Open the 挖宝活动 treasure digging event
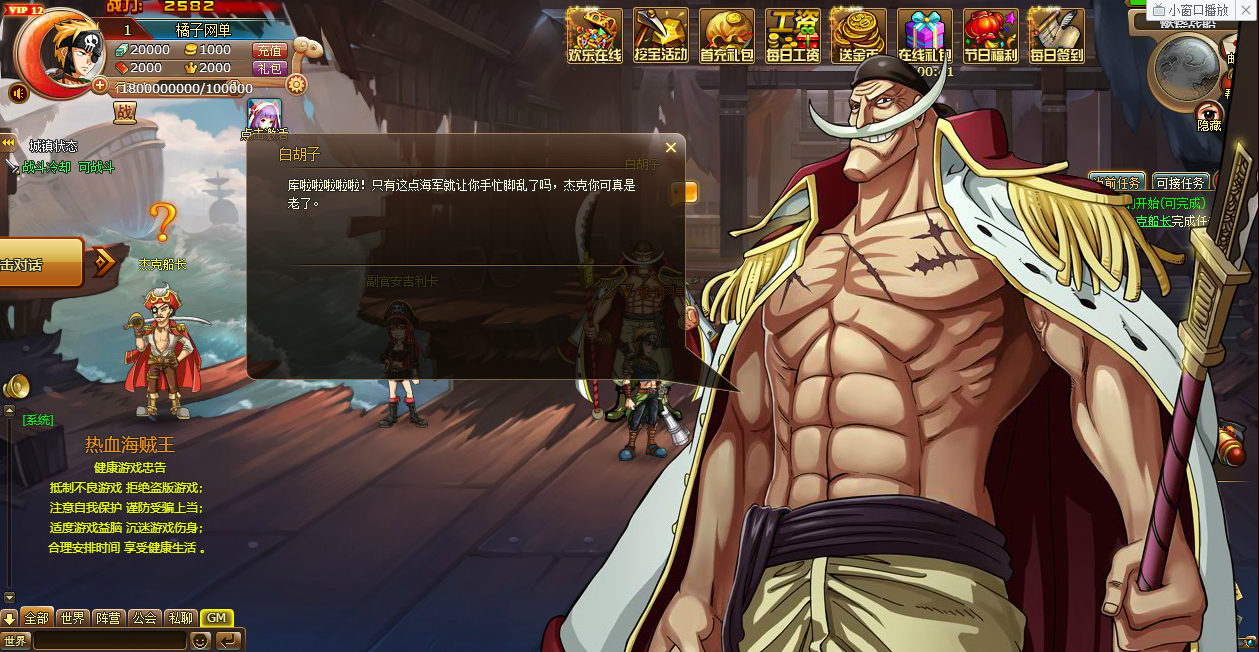Viewport: 1259px width, 652px height. 660,36
